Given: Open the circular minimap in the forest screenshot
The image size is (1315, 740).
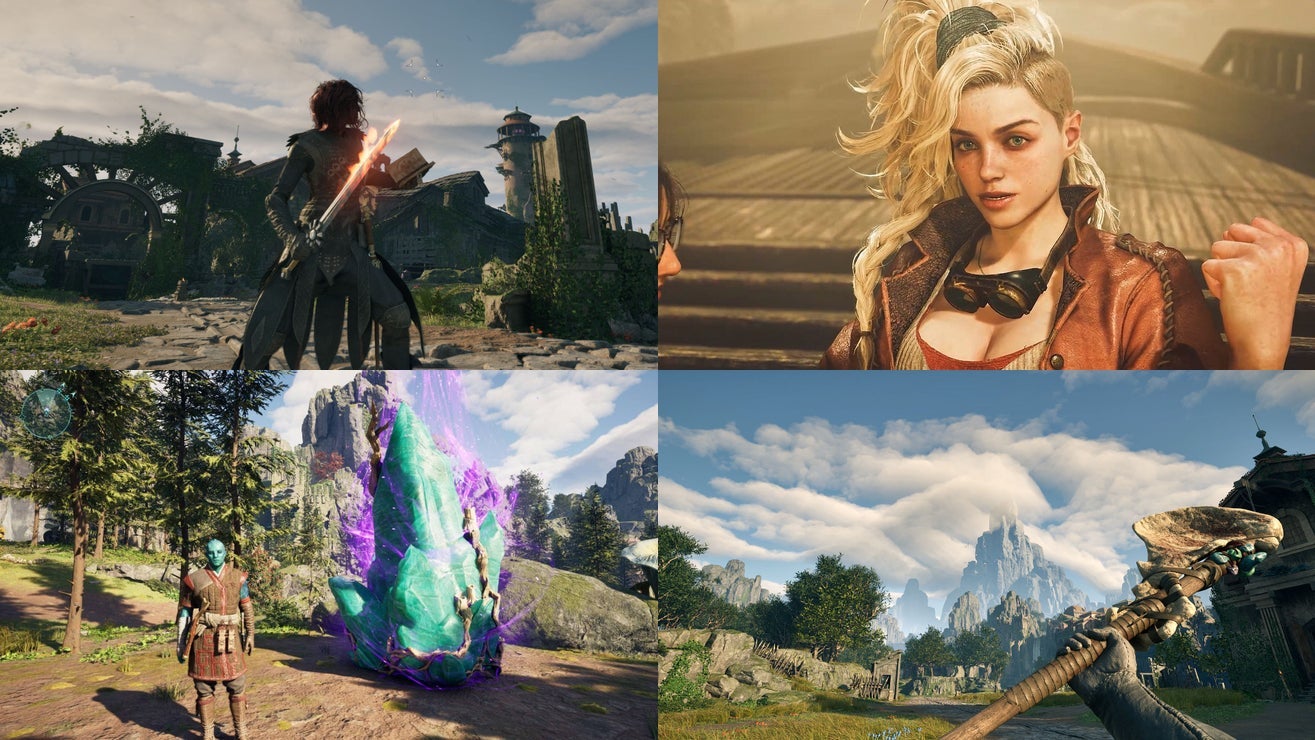Looking at the screenshot, I should coord(46,412).
